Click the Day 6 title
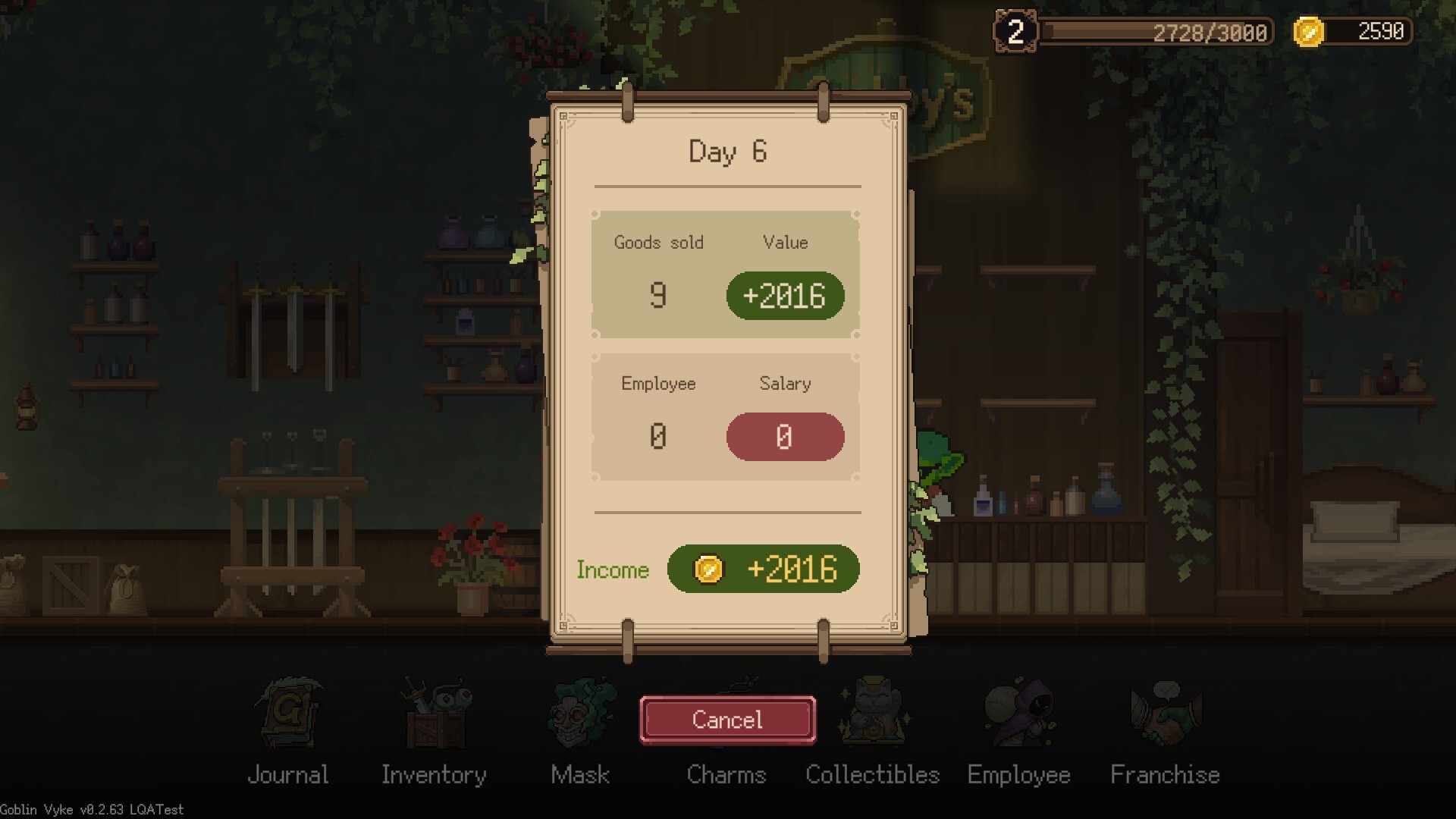The image size is (1456, 819). tap(726, 152)
